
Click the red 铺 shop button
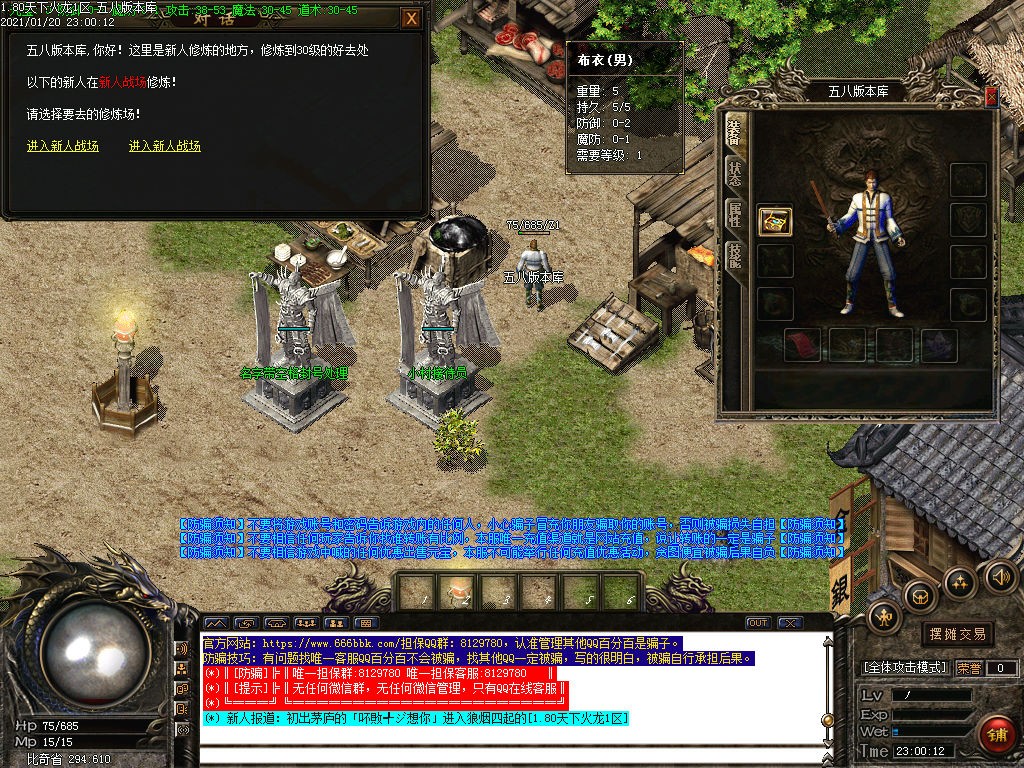tap(996, 734)
